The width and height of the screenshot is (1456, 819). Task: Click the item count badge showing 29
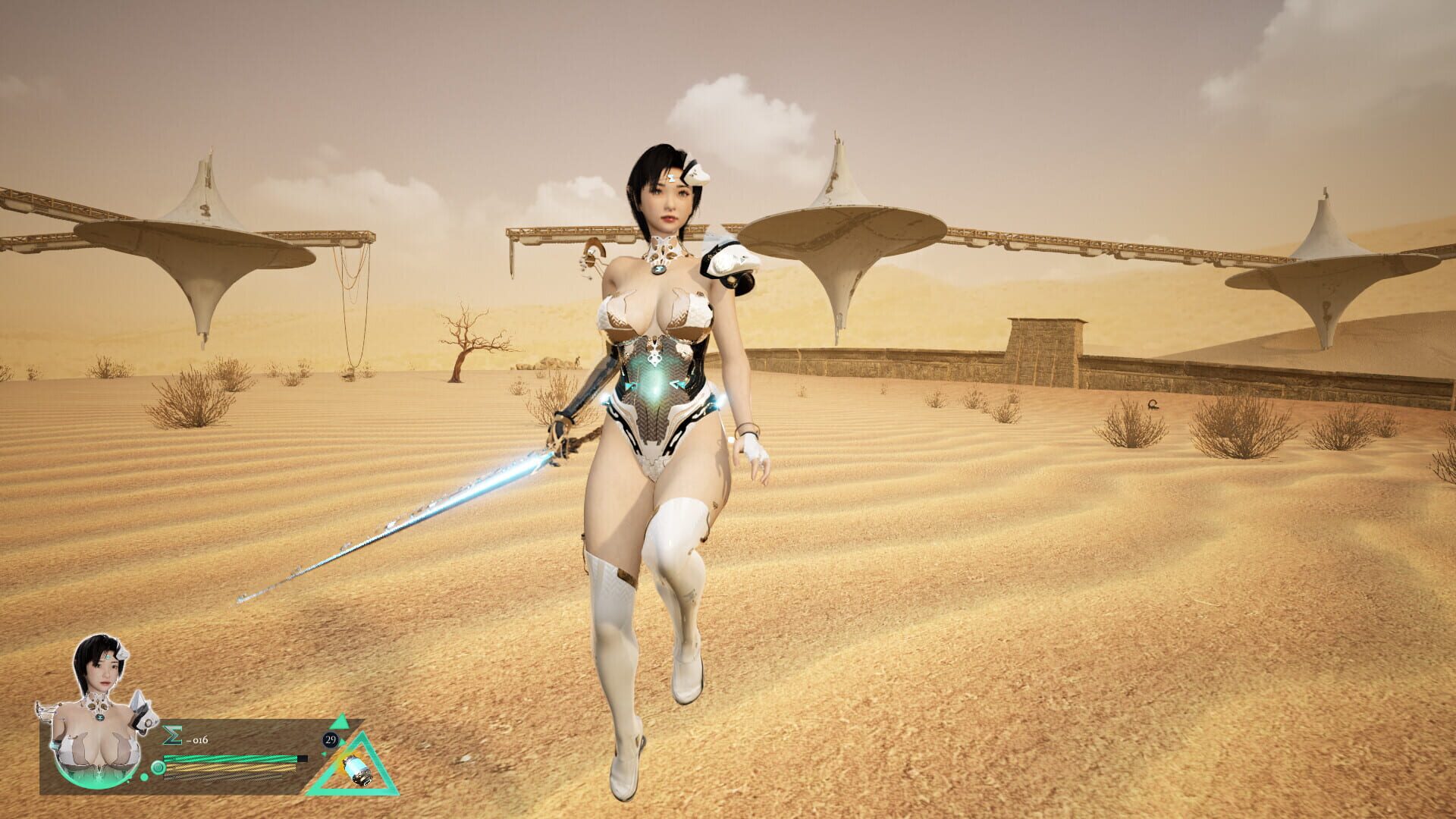click(x=331, y=741)
